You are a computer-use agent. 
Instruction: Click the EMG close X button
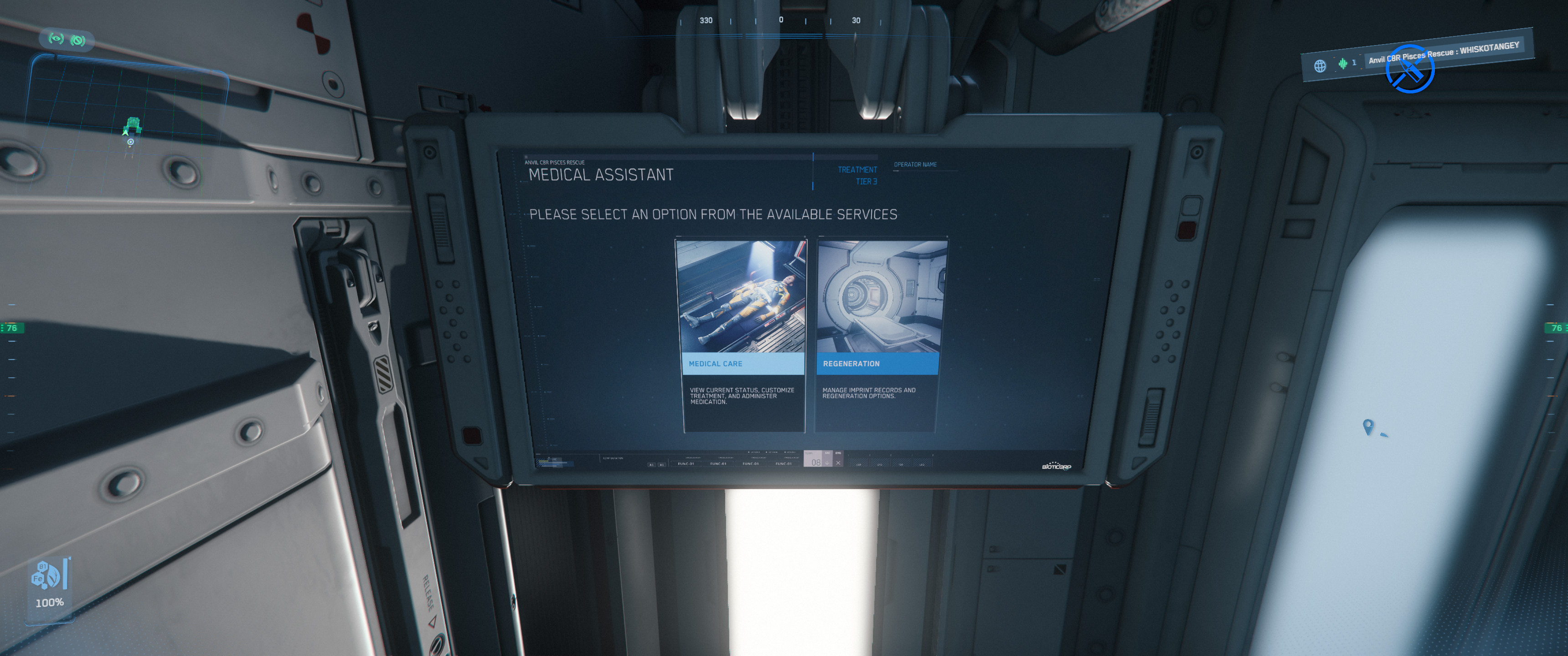838,462
